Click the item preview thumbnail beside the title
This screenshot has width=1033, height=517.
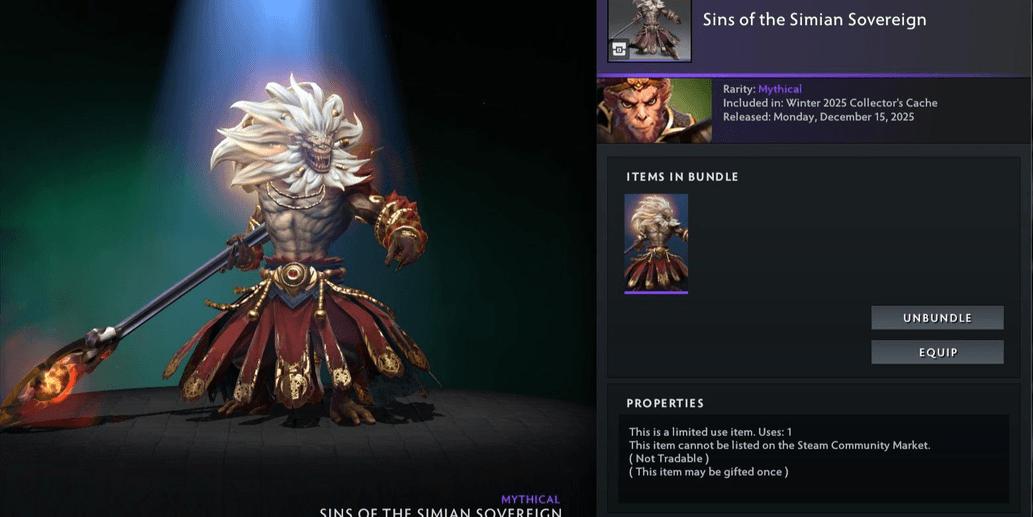tap(649, 30)
